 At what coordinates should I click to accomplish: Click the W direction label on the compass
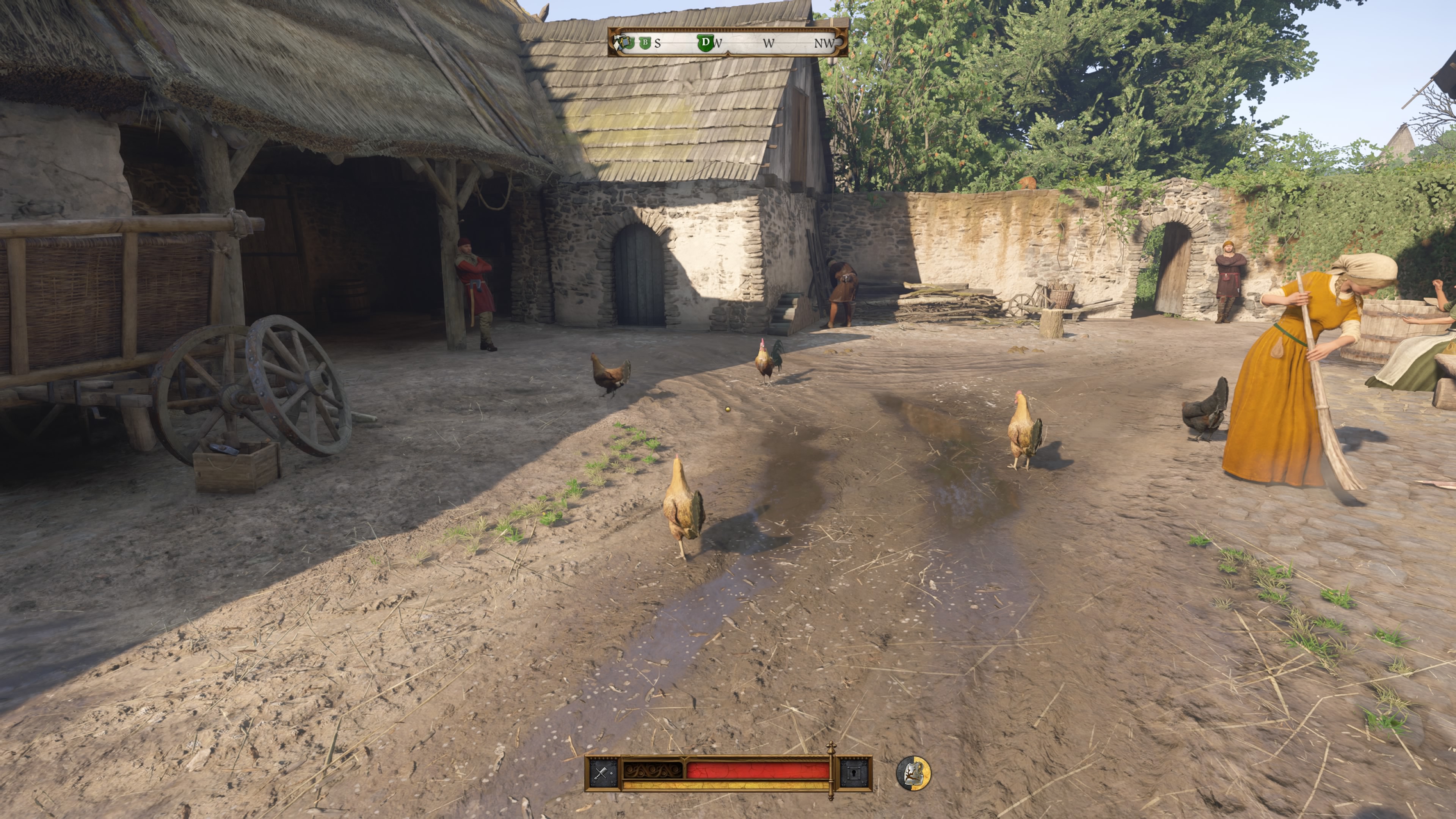tap(769, 43)
